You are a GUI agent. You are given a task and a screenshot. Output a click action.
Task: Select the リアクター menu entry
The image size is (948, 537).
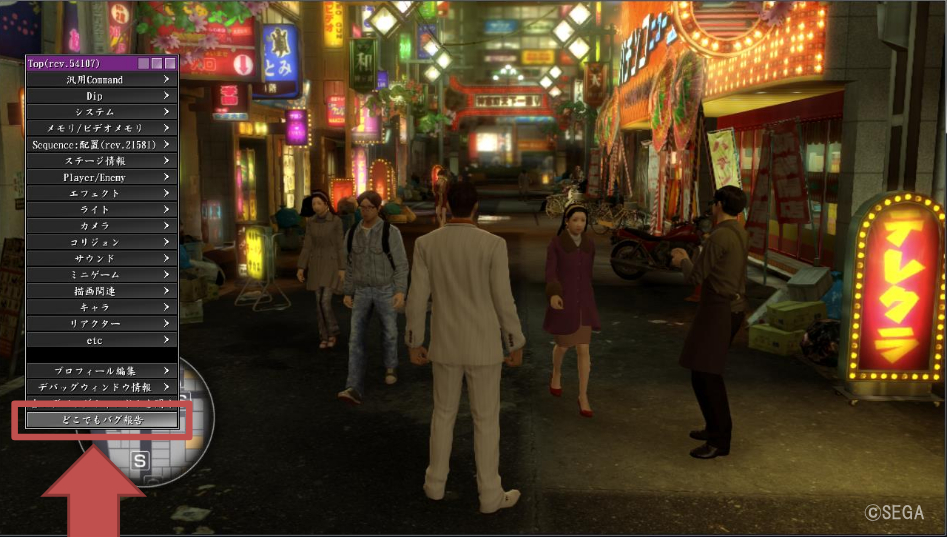pyautogui.click(x=101, y=324)
